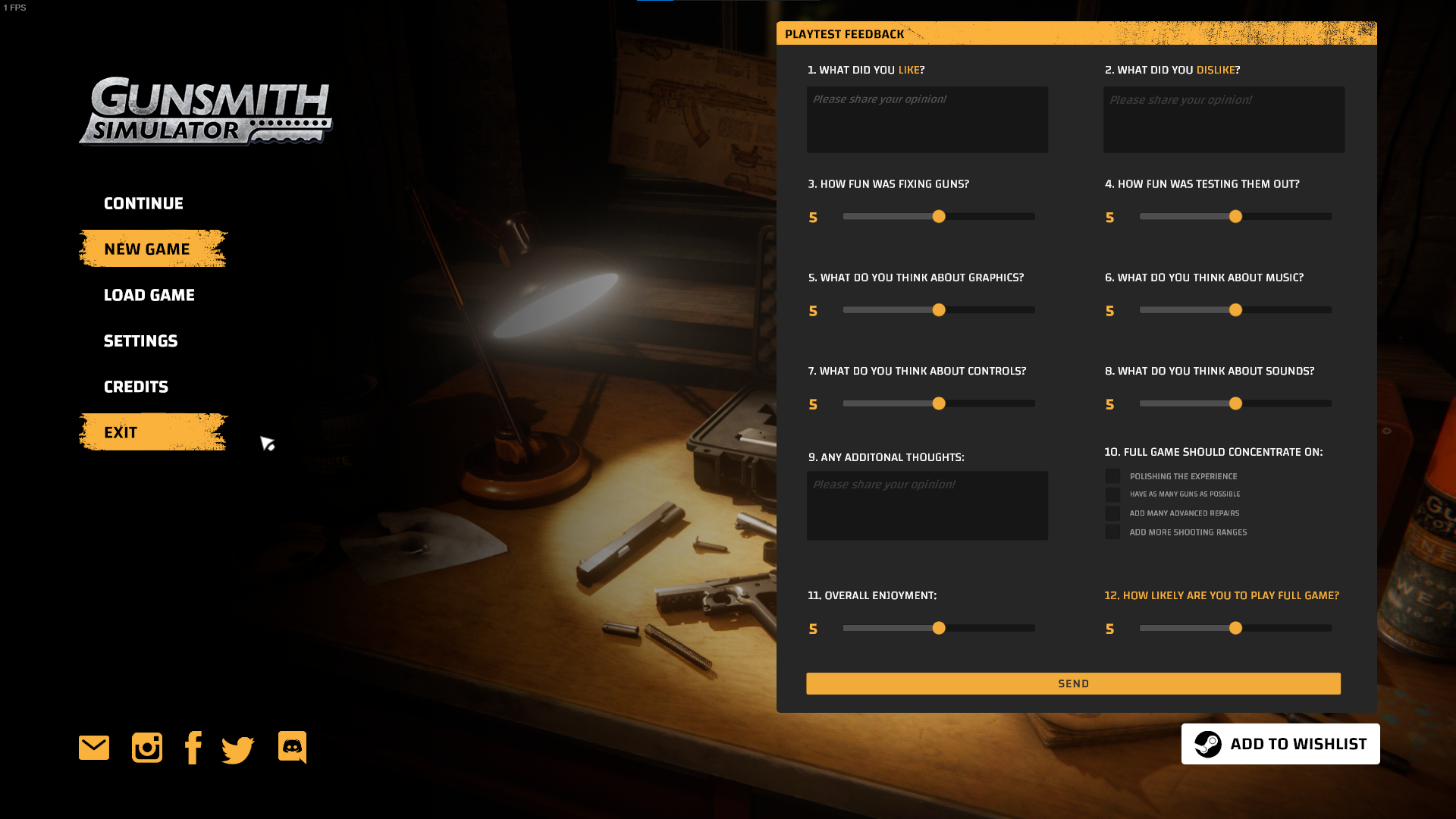Check 'Add many advanced repairs'
1456x819 pixels.
click(x=1112, y=513)
